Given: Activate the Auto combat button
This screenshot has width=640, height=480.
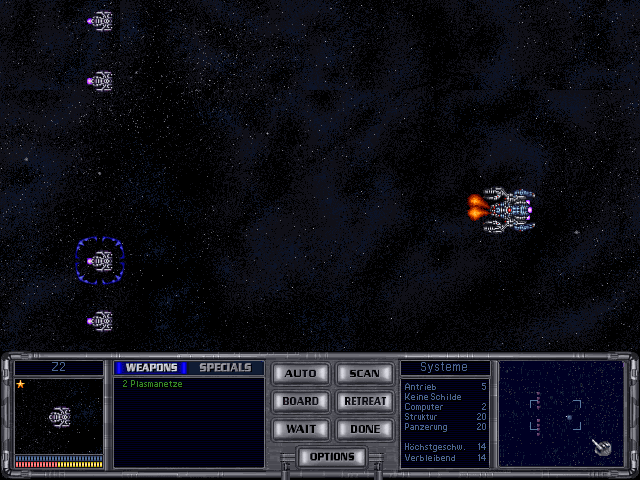Looking at the screenshot, I should (x=300, y=374).
